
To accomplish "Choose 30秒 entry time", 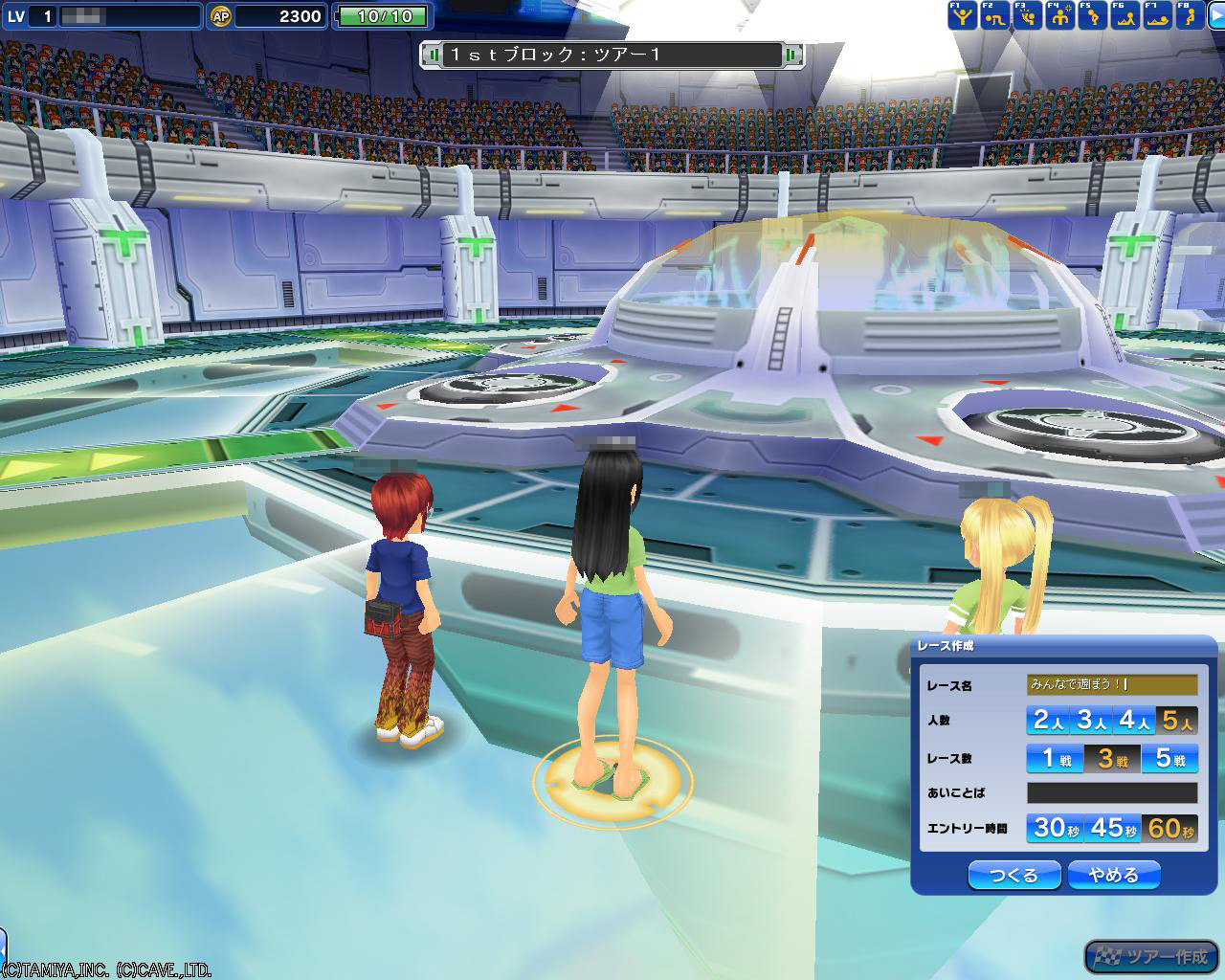I will pos(1055,828).
